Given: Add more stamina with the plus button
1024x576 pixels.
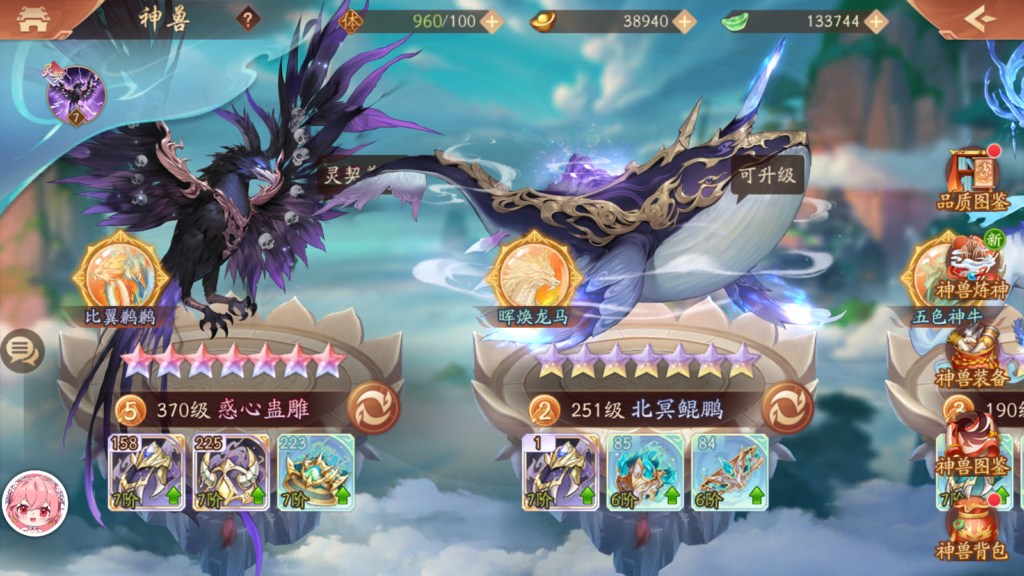Looking at the screenshot, I should (x=491, y=21).
